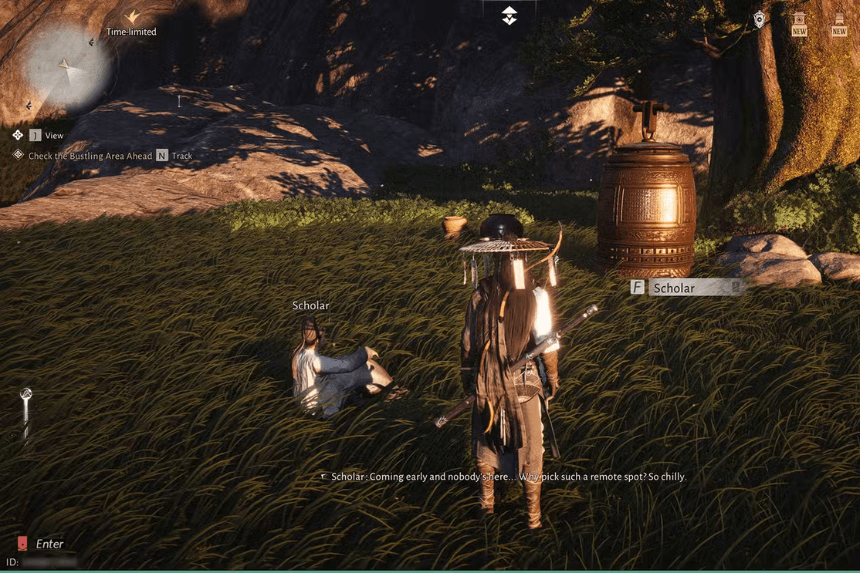Click the shield badge icon

(761, 19)
